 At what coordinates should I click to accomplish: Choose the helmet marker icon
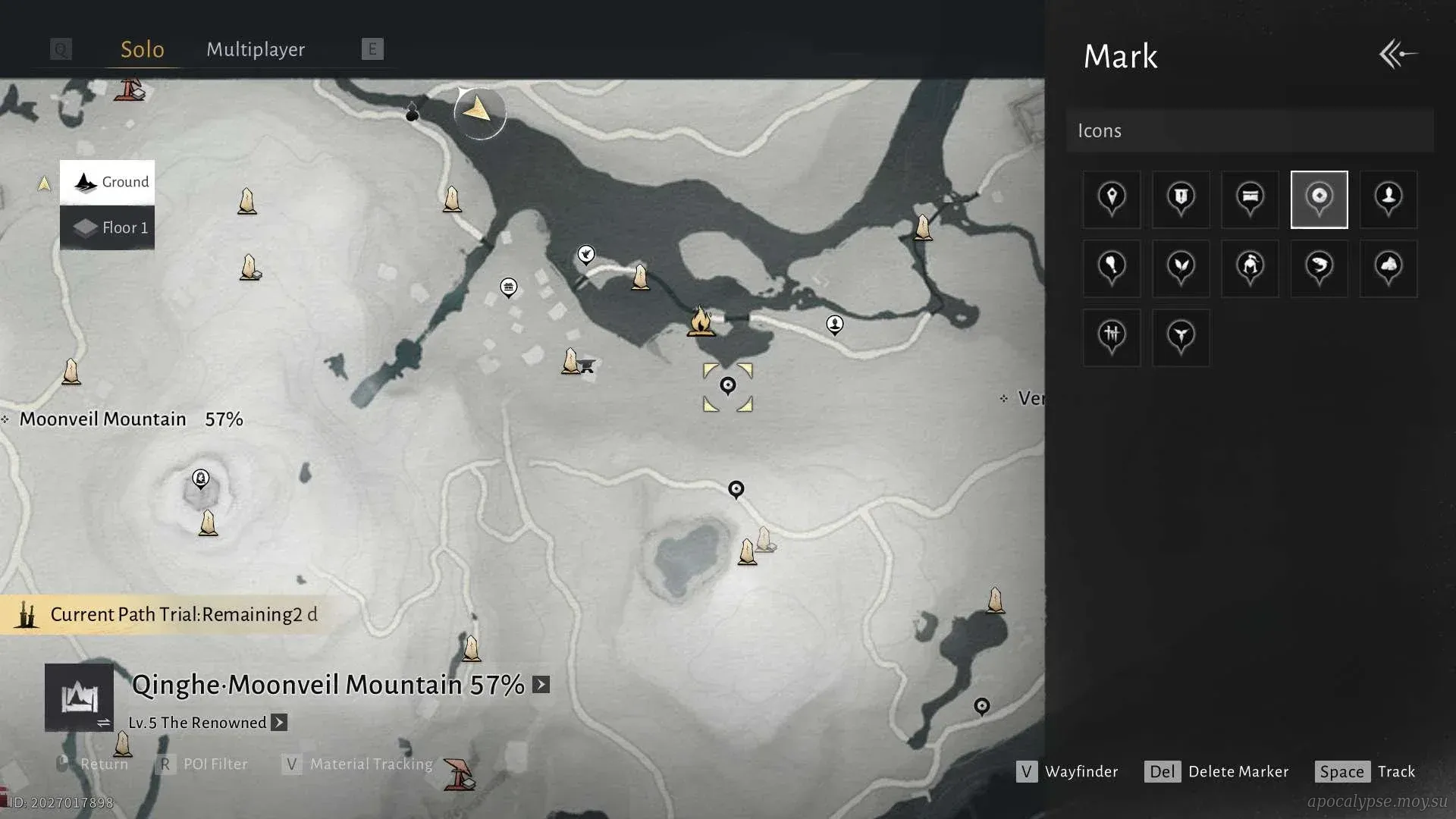click(x=1250, y=268)
